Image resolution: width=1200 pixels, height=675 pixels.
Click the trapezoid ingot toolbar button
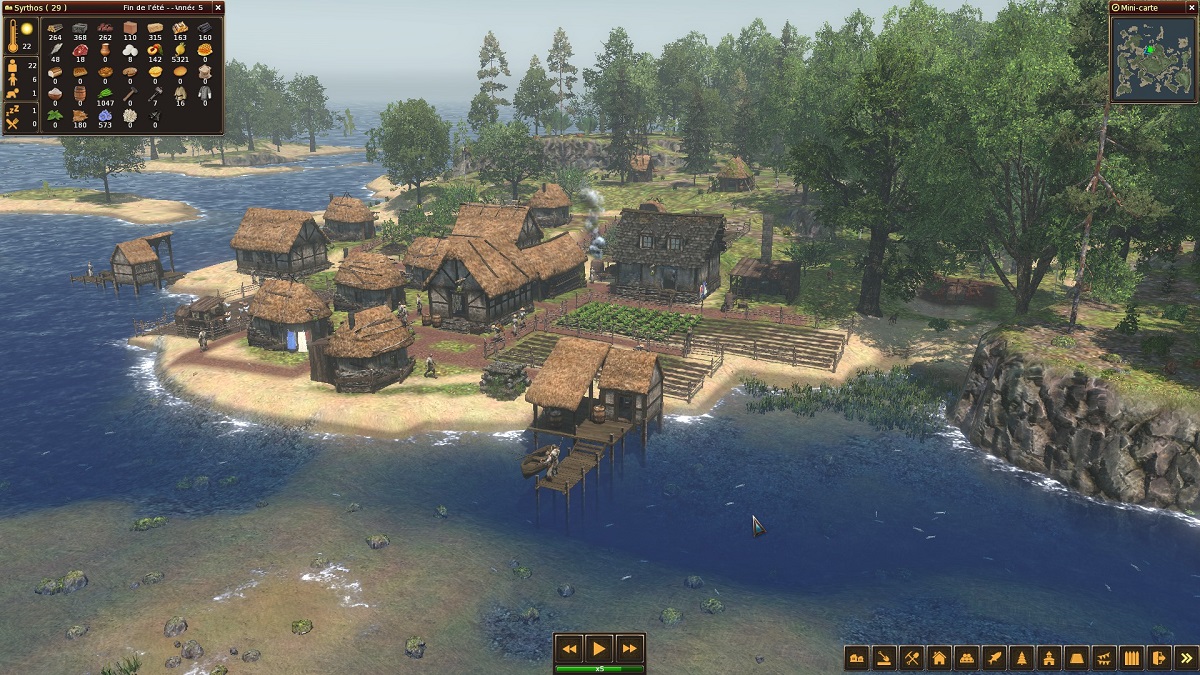[1076, 658]
